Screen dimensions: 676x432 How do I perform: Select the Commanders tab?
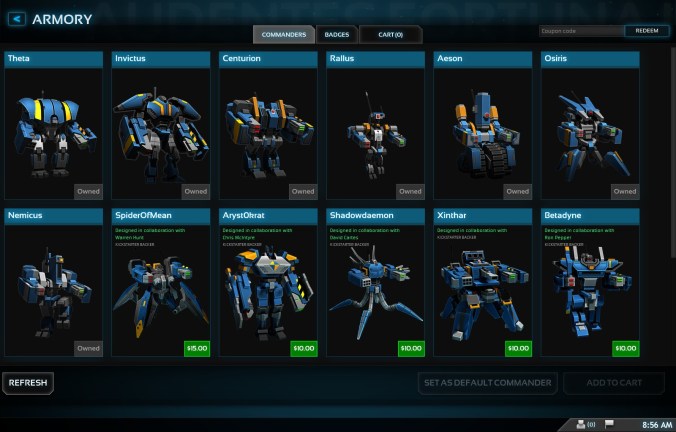point(284,35)
